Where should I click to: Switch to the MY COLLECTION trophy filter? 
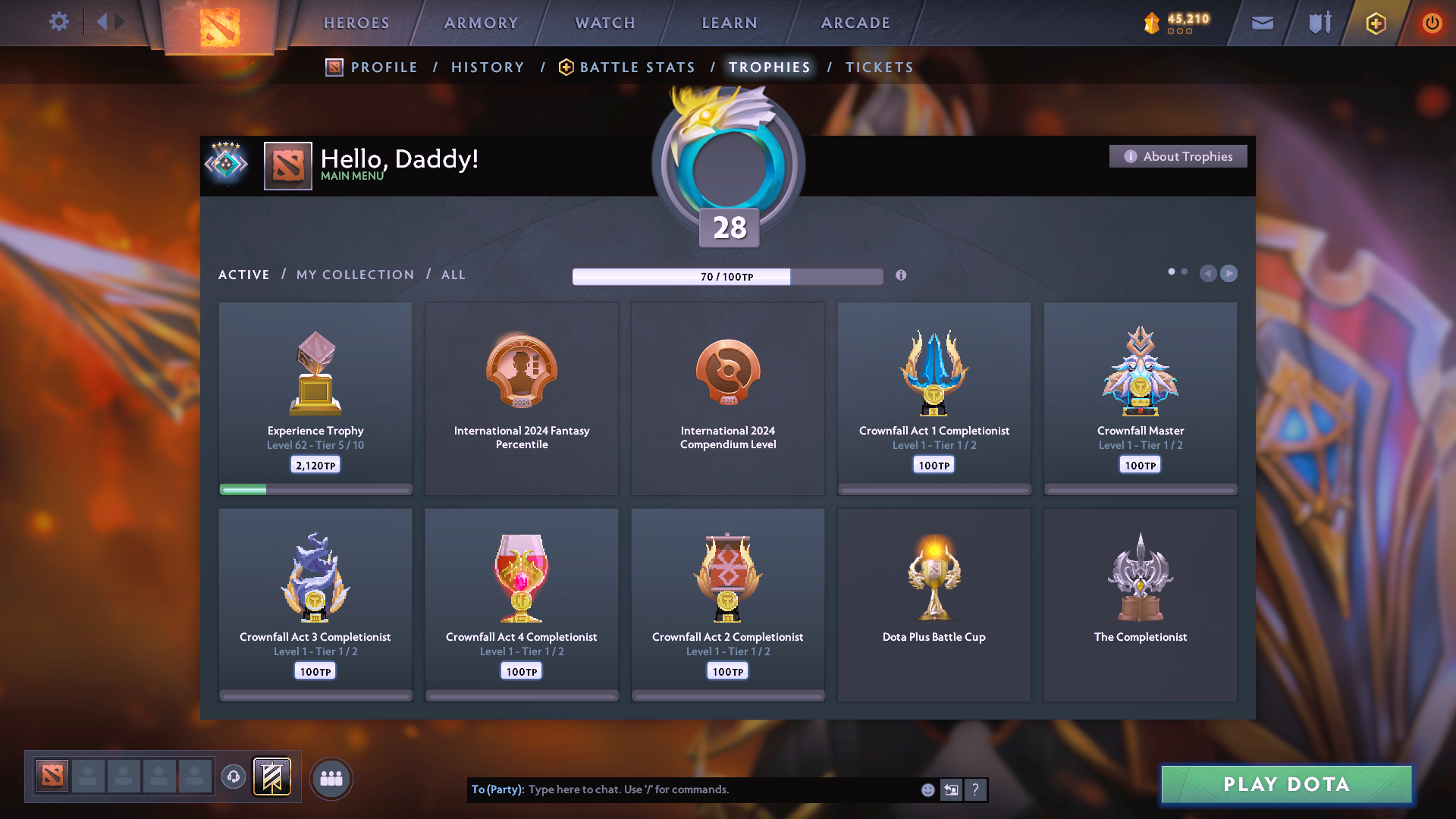coord(354,275)
